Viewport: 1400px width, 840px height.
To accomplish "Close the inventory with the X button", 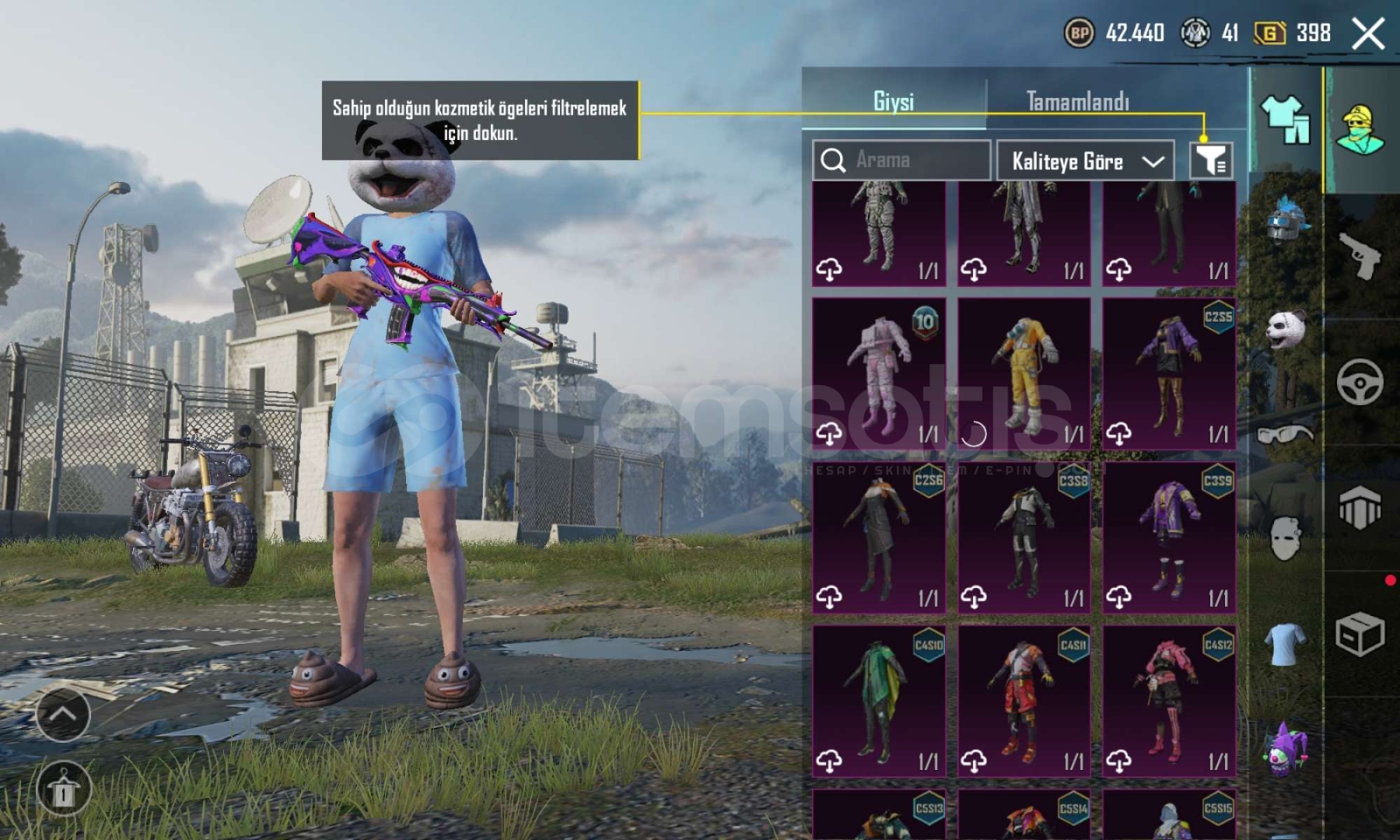I will click(x=1368, y=33).
